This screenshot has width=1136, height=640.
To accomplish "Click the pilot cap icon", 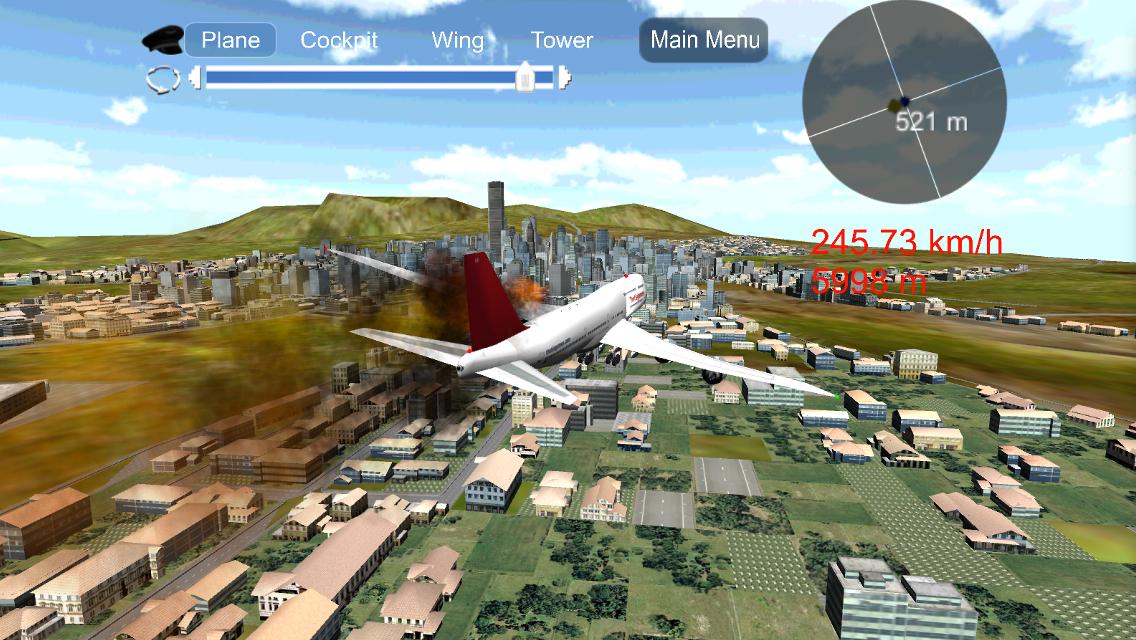I will [162, 39].
